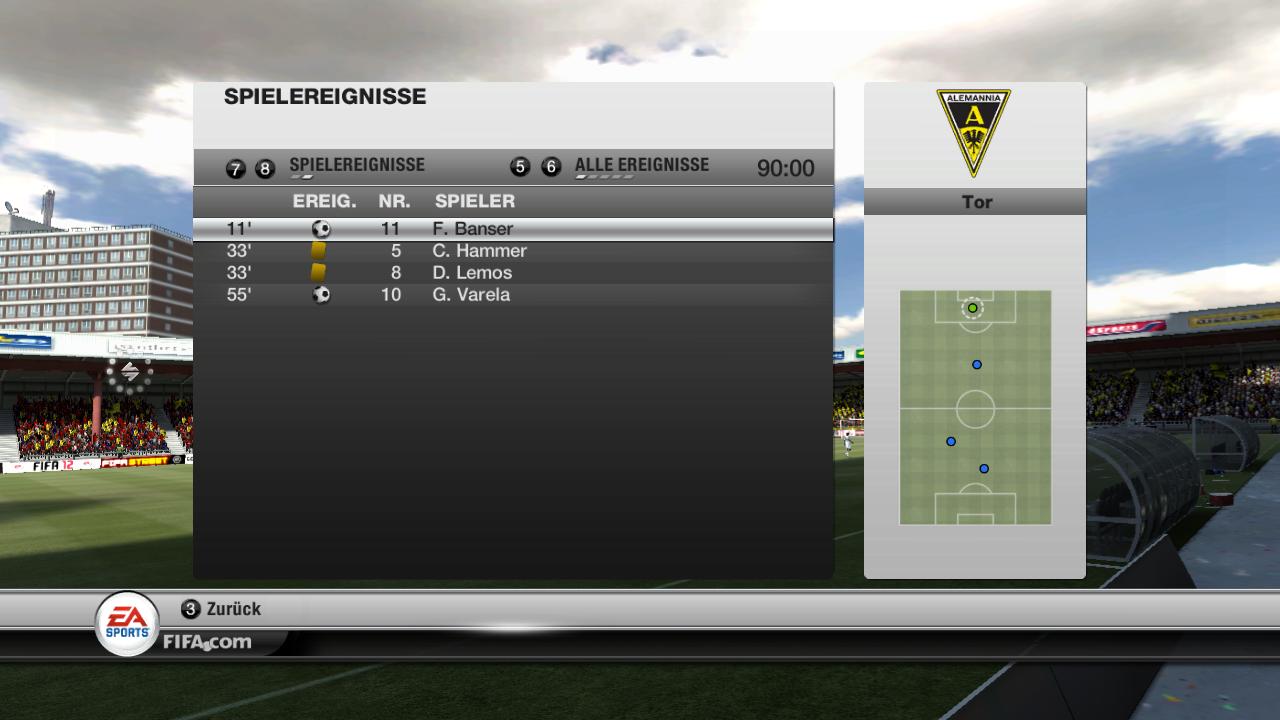This screenshot has width=1280, height=720.
Task: Switch to Spielereignisse filter tab
Action: click(x=356, y=166)
